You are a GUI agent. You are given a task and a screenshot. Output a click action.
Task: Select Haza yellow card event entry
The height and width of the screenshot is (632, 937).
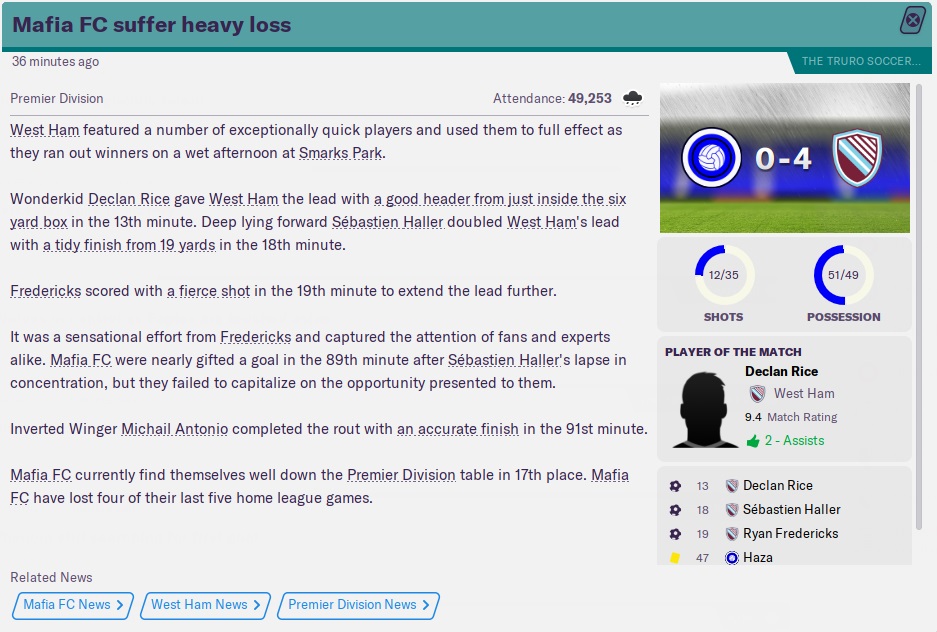coord(757,558)
